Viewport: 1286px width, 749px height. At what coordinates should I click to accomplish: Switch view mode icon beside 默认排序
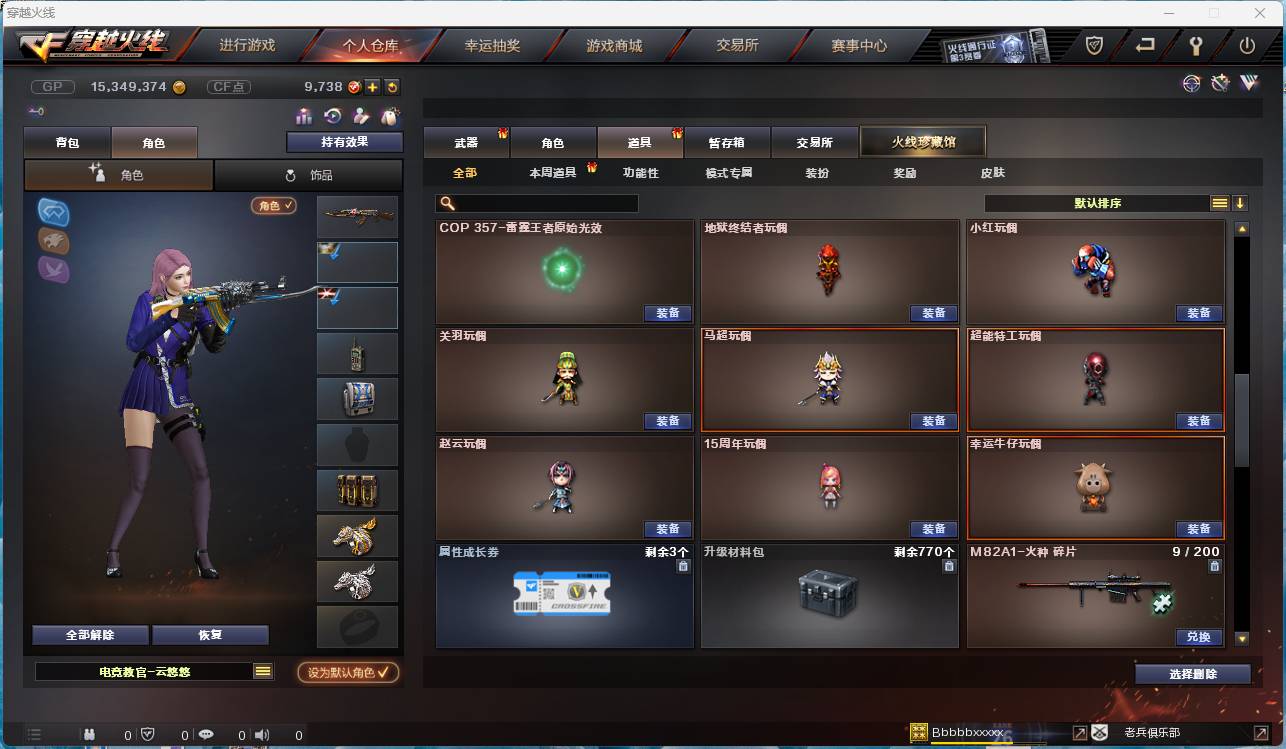pyautogui.click(x=1219, y=202)
